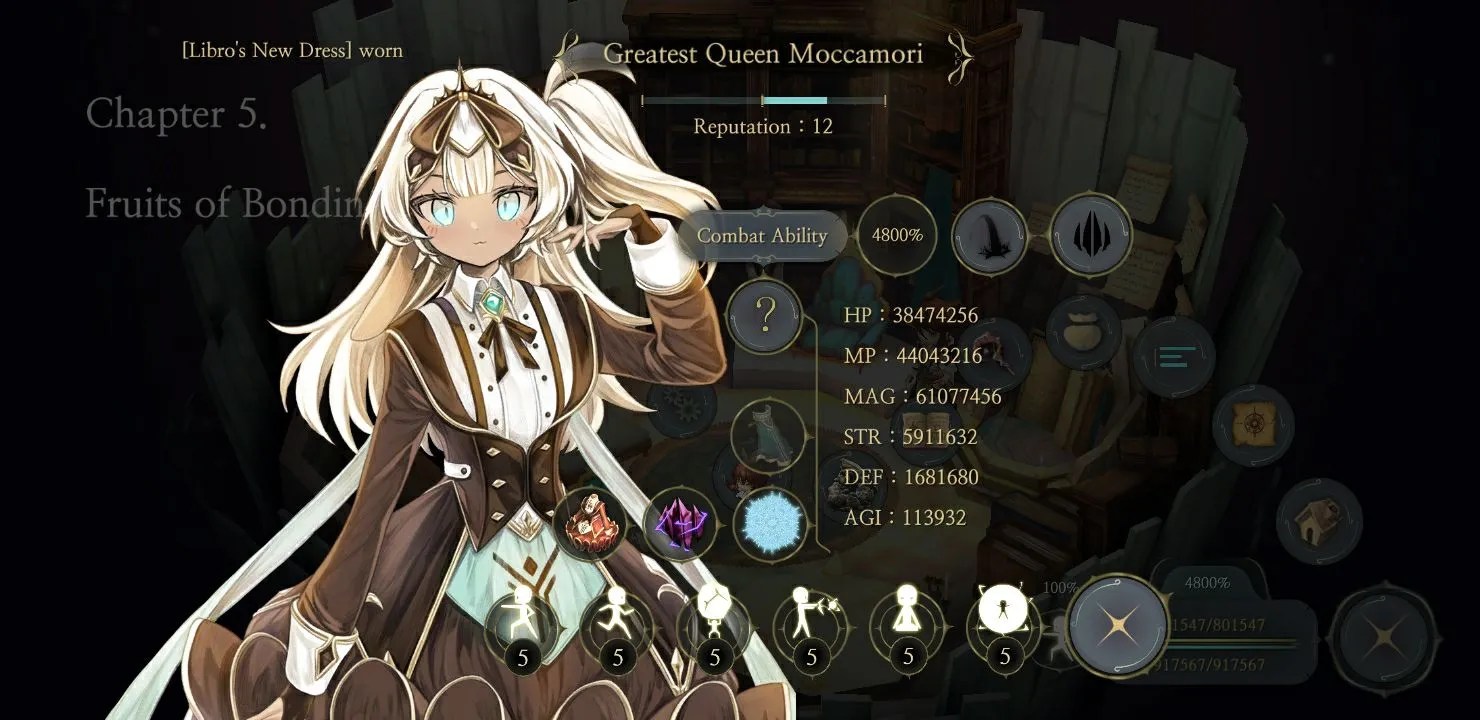Click the house home icon
The height and width of the screenshot is (720, 1480).
tap(1319, 520)
